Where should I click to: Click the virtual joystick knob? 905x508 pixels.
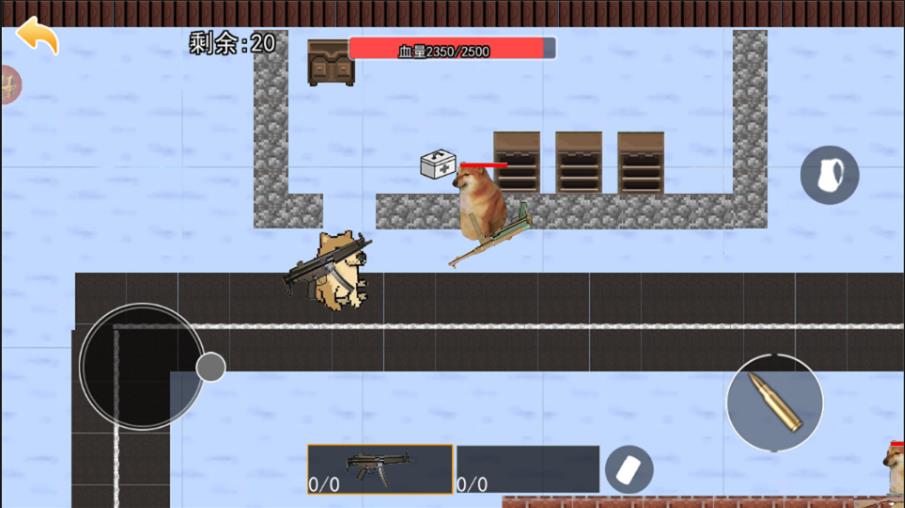point(210,367)
